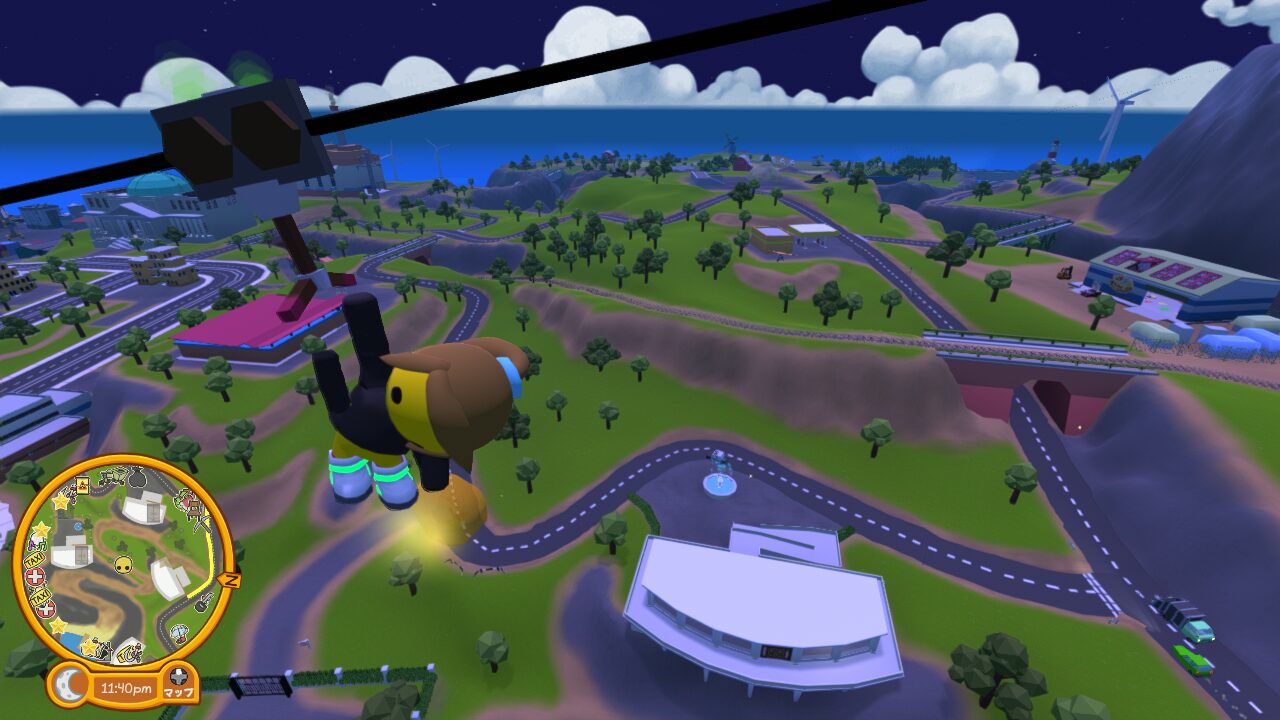The image size is (1280, 720).
Task: Choose the pickaxe marker on the minimap
Action: pyautogui.click(x=201, y=525)
